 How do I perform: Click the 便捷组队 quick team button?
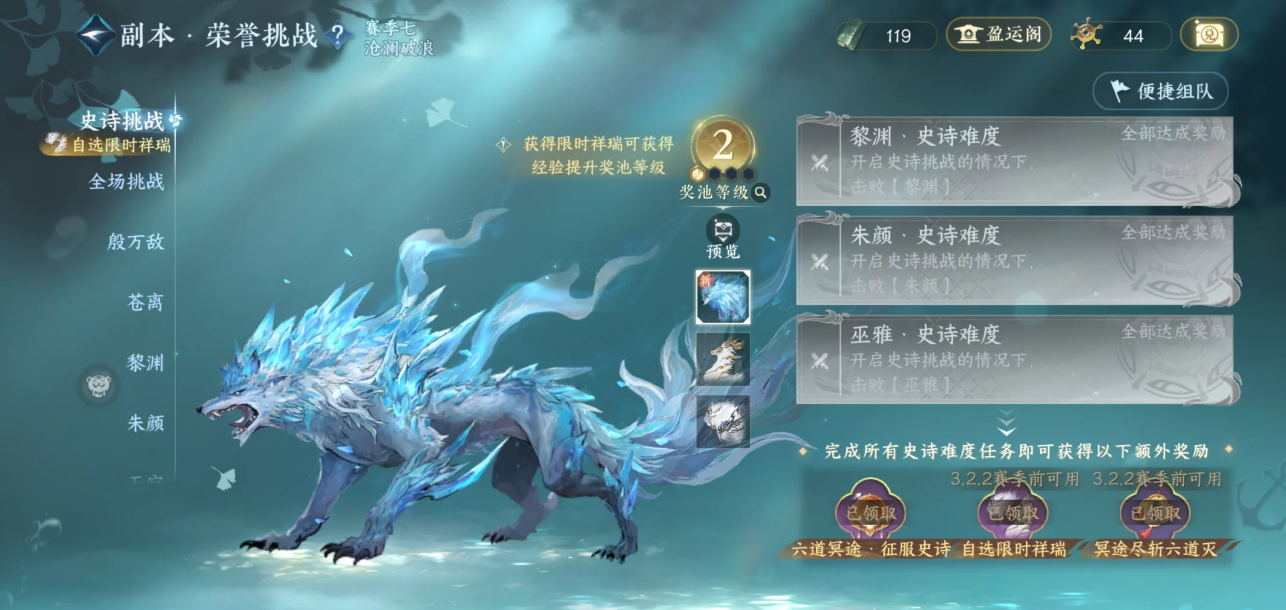[x=1160, y=91]
